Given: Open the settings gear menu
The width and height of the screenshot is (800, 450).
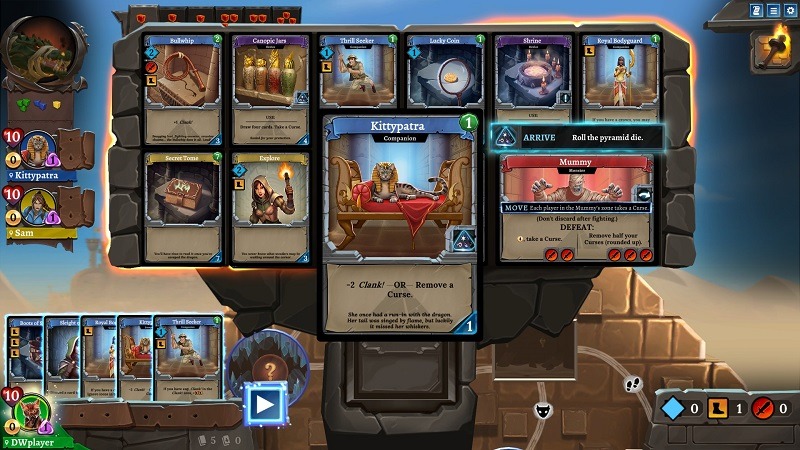Looking at the screenshot, I should [x=789, y=11].
